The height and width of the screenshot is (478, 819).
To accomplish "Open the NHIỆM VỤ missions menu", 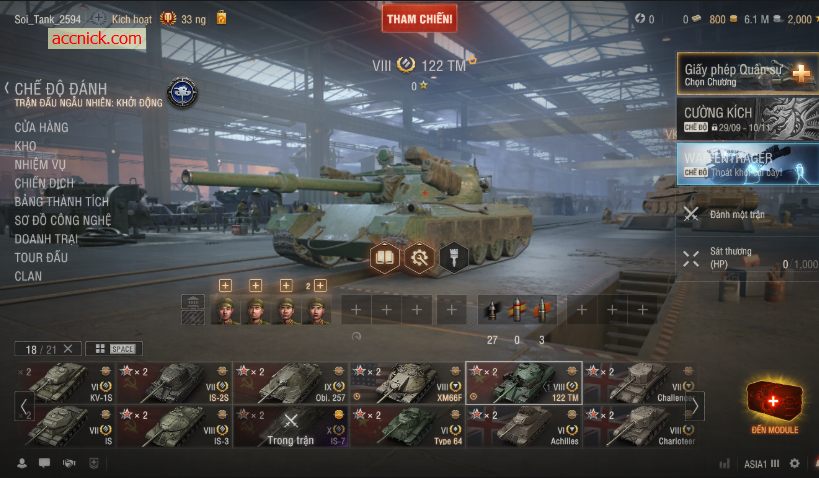I will click(x=40, y=164).
